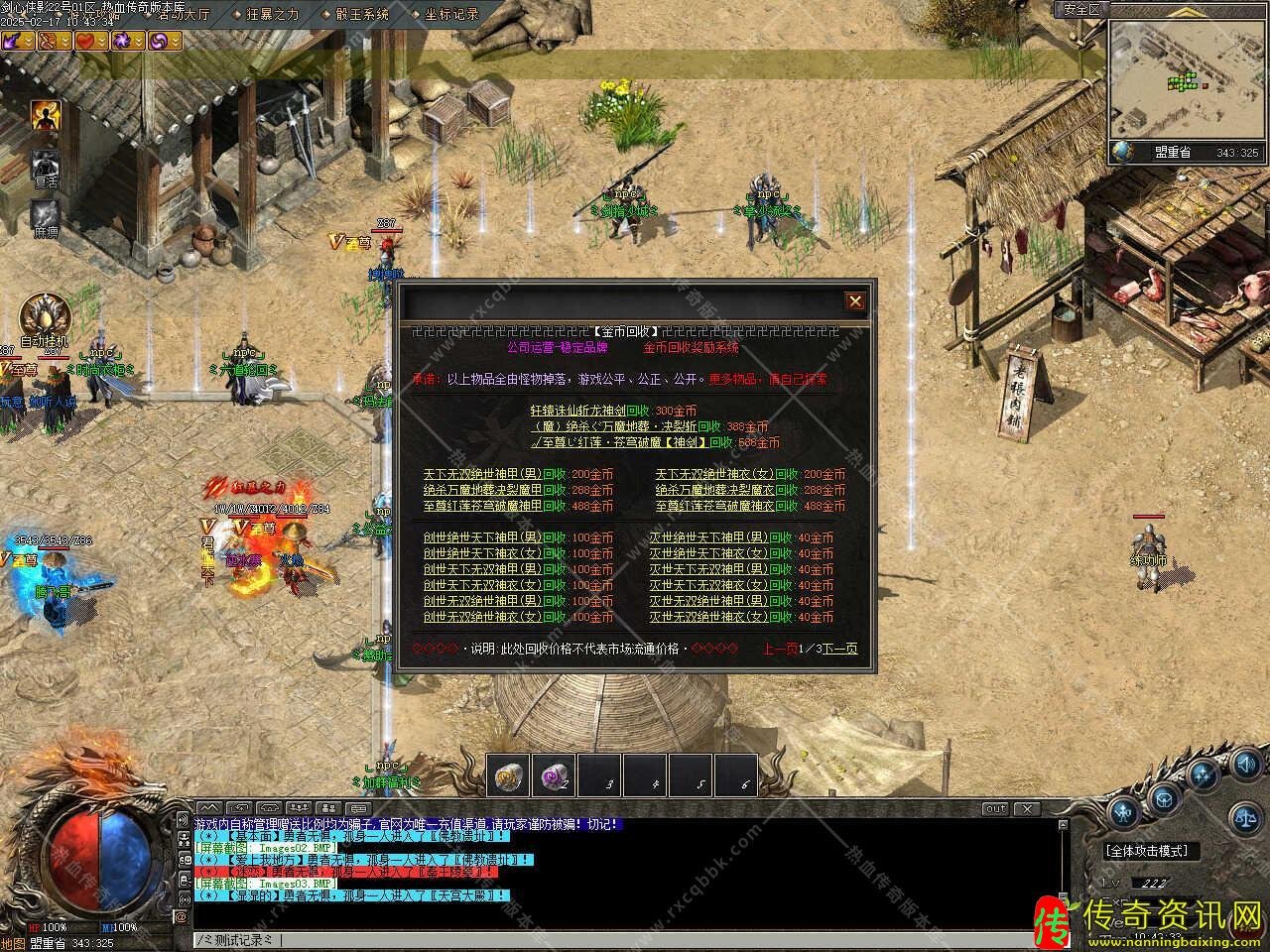Toggle 自动挂机 auto-battle icon
Screen dimensions: 1270x952
click(44, 315)
